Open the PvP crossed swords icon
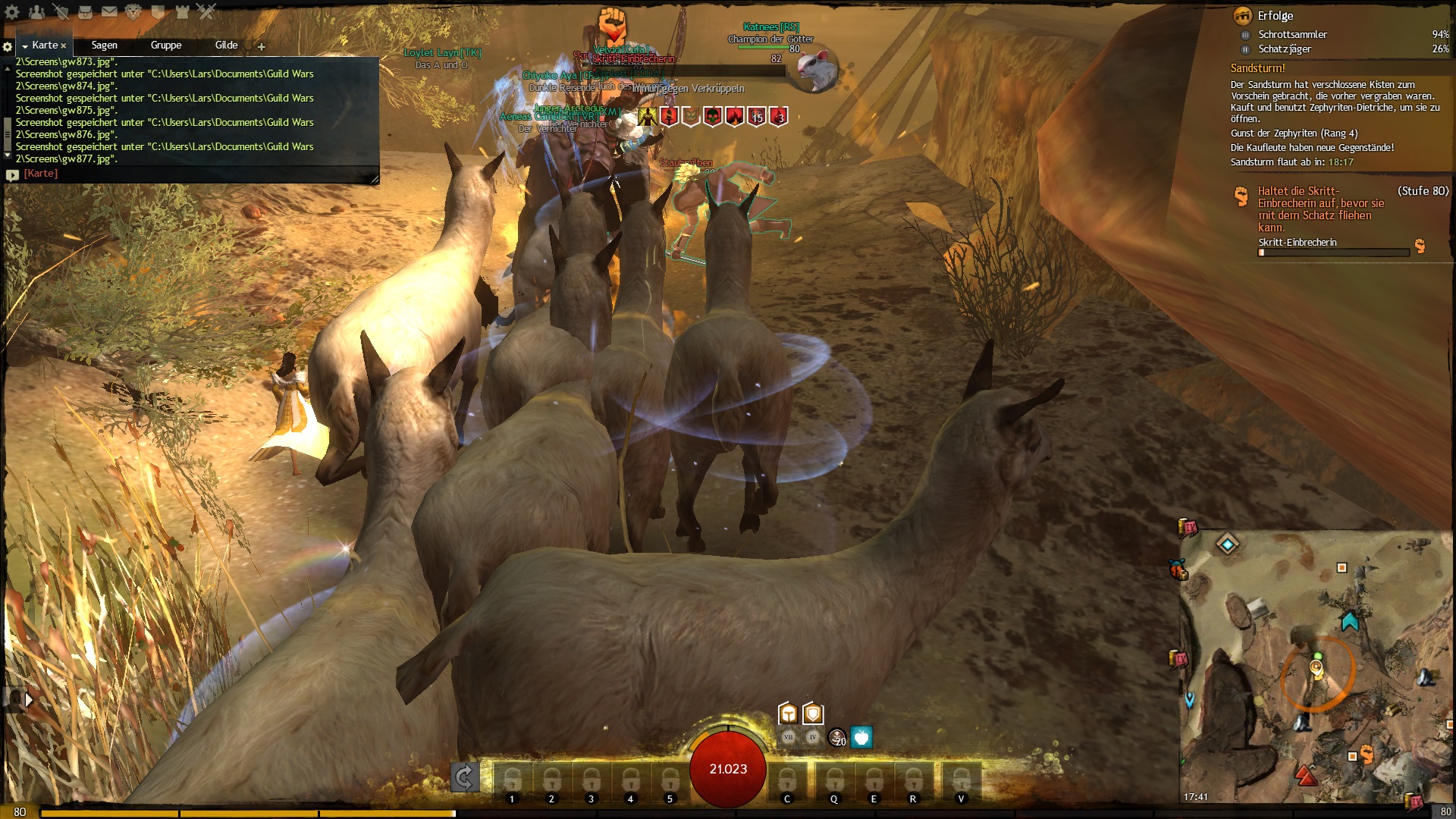Viewport: 1456px width, 819px height. tap(206, 11)
